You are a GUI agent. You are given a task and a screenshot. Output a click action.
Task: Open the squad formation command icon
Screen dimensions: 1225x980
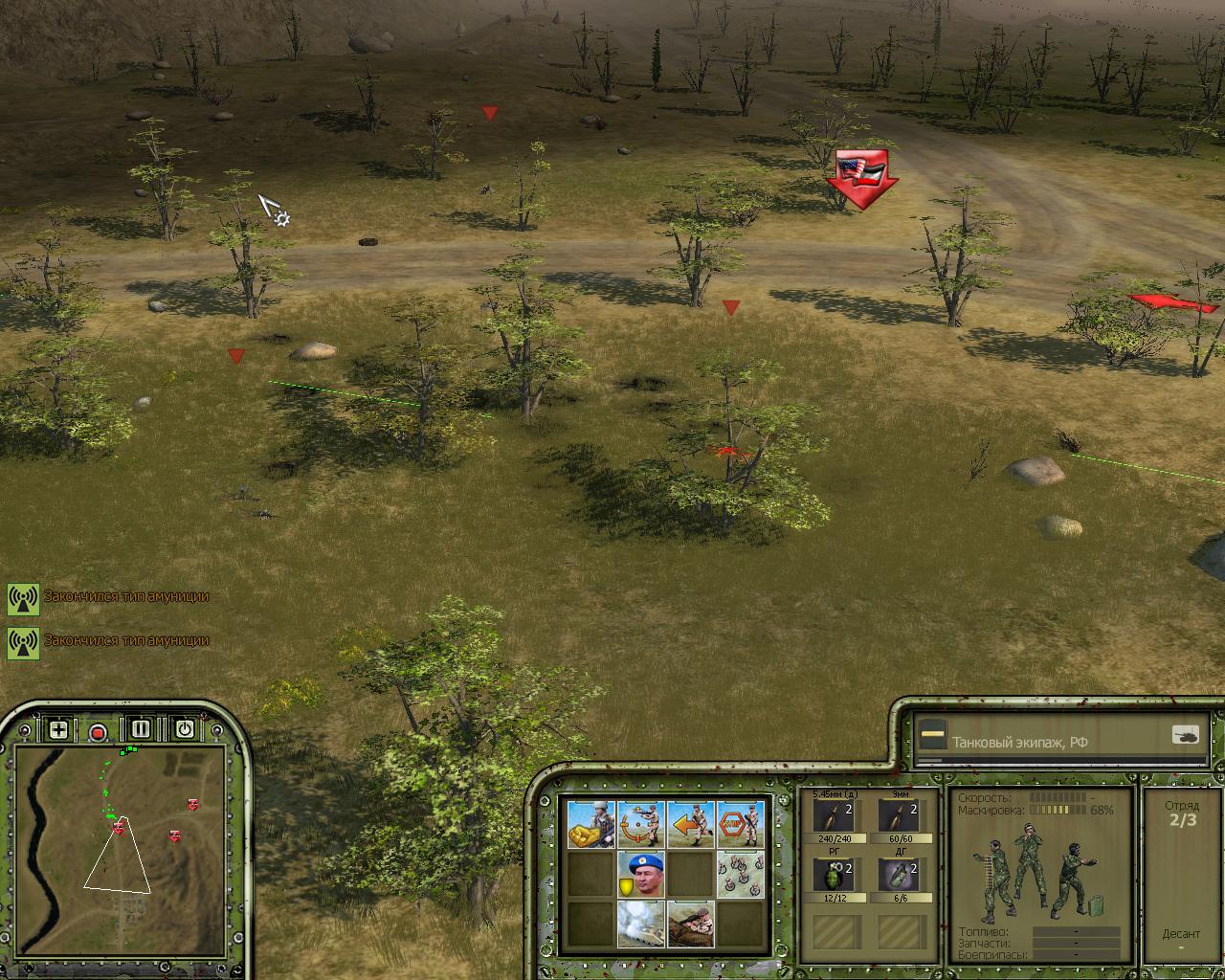(741, 874)
